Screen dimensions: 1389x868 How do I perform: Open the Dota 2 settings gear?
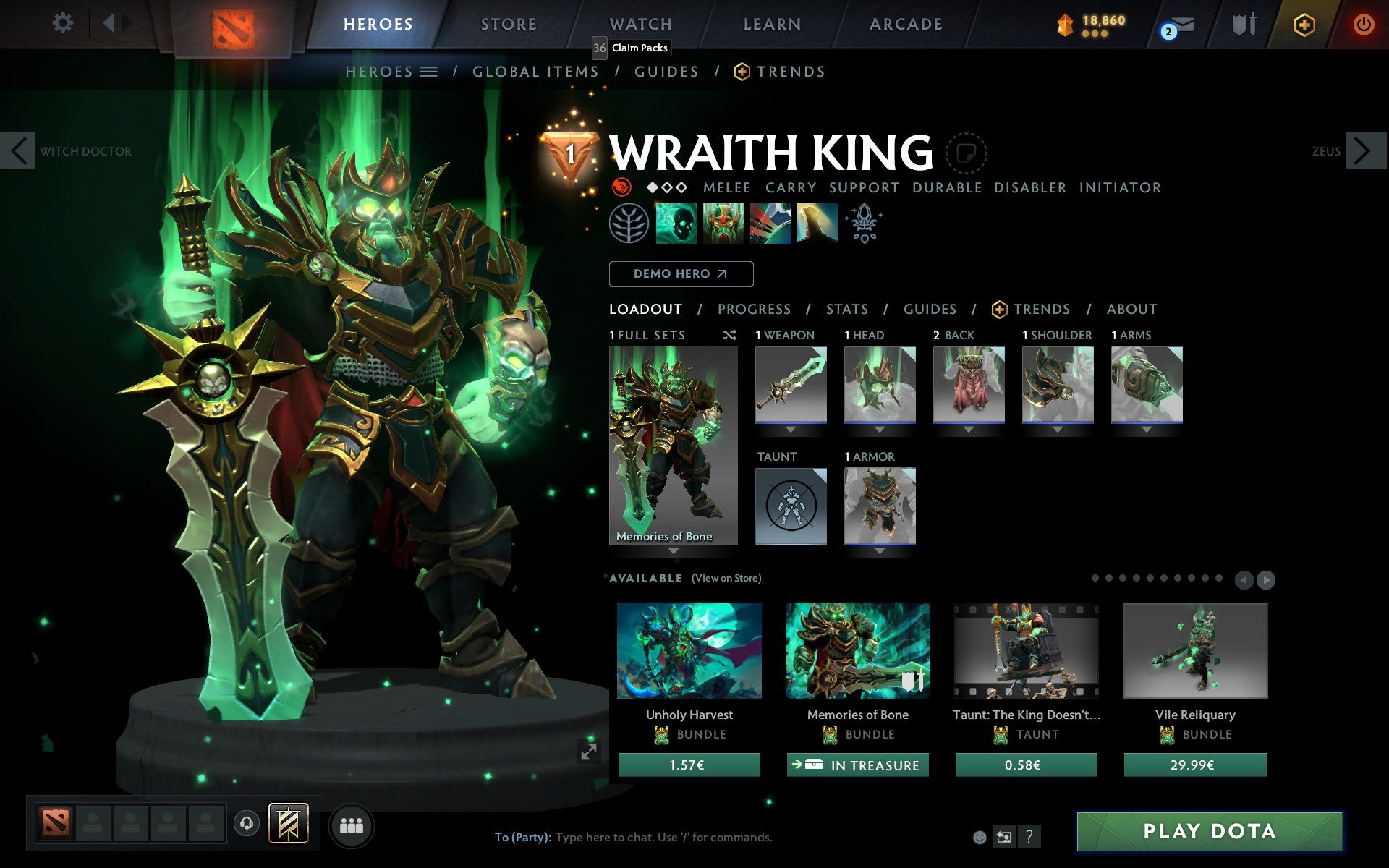click(x=64, y=23)
